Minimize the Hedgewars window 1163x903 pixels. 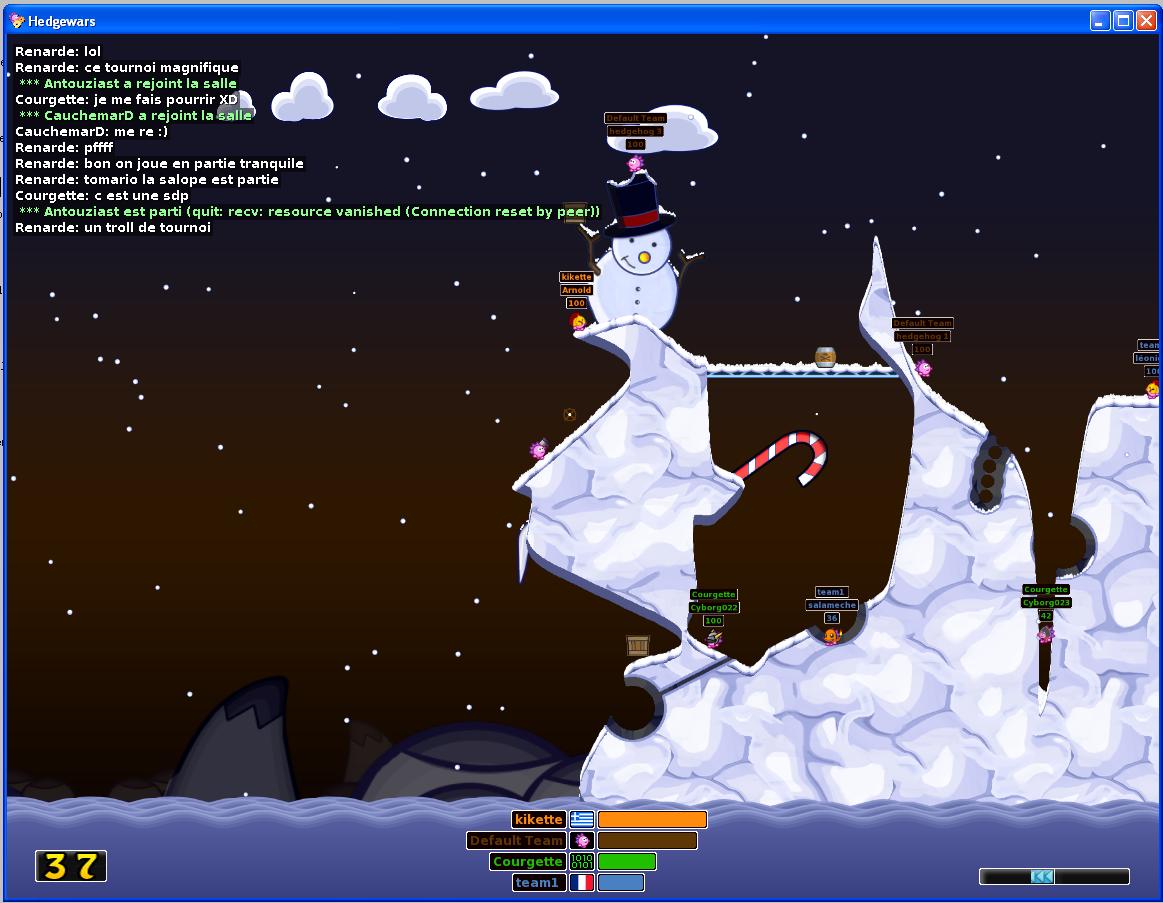coord(1100,21)
